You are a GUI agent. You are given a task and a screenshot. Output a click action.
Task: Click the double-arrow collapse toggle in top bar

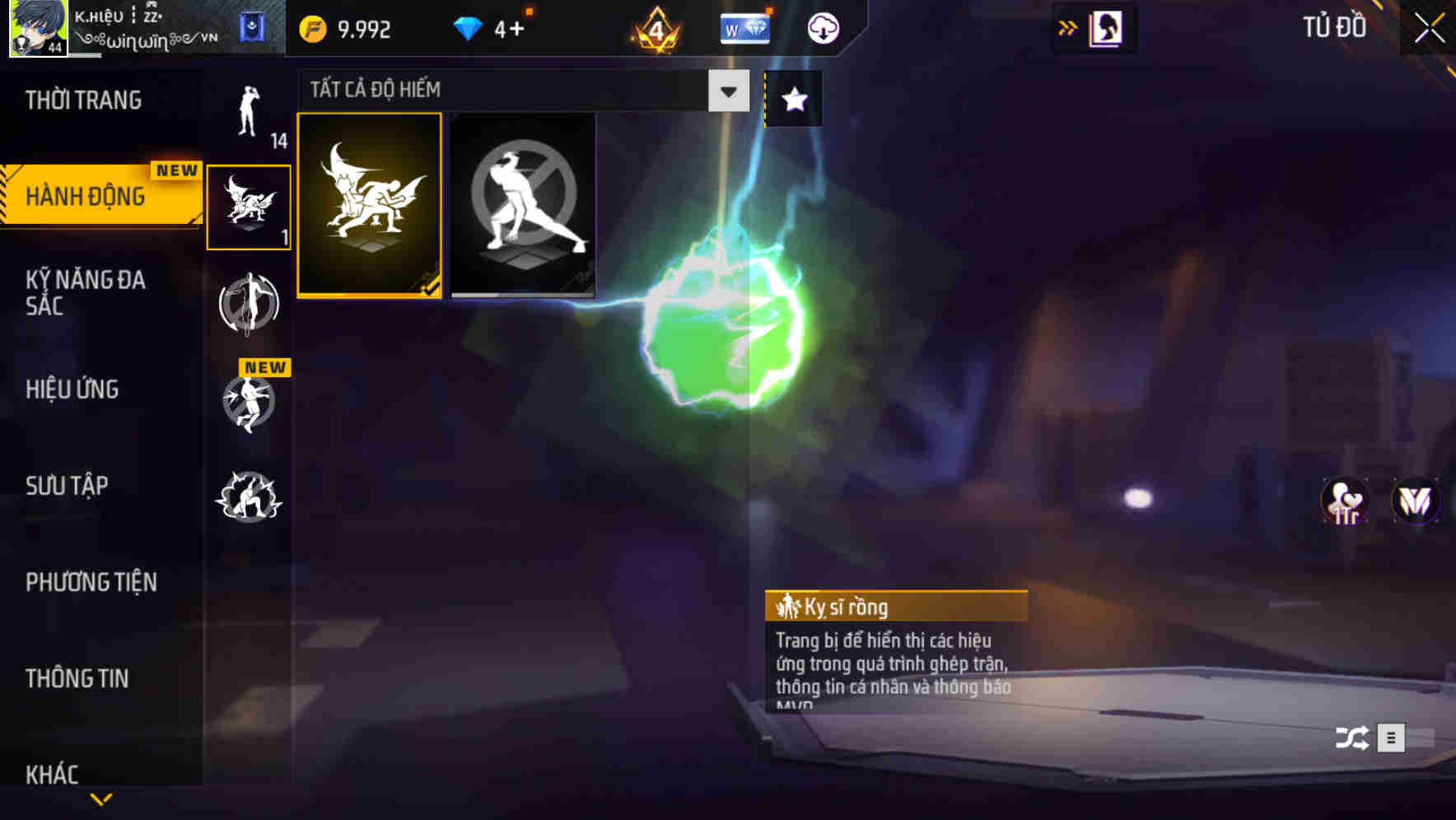[1067, 26]
